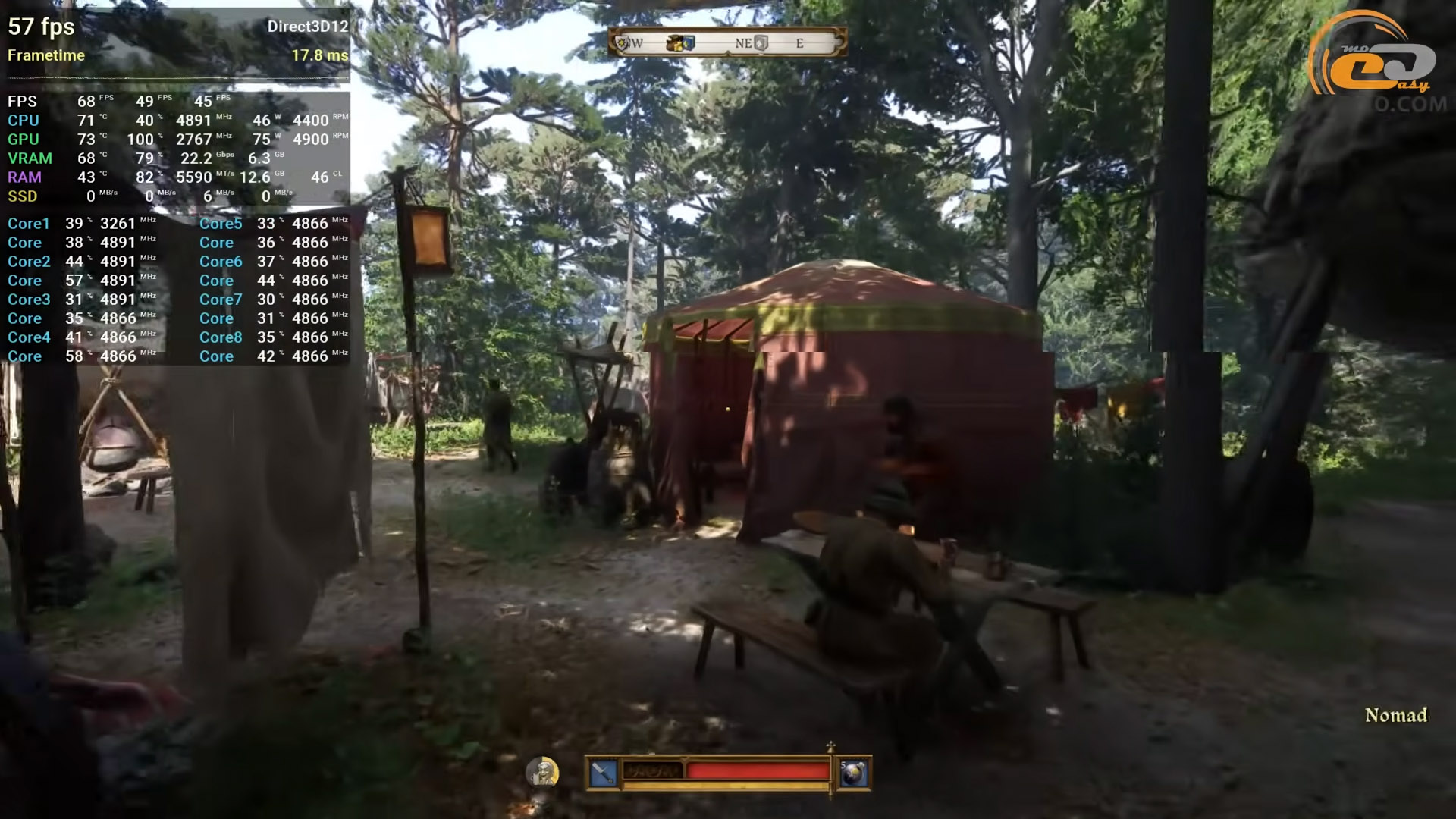
Task: Click the blue shield marker on the compass
Action: [x=689, y=43]
